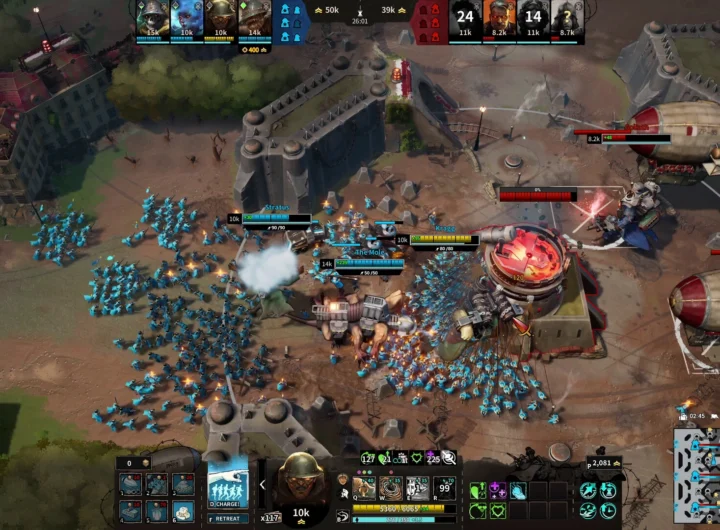Click the arrow left of commander portrait
The height and width of the screenshot is (530, 720).
tap(263, 484)
